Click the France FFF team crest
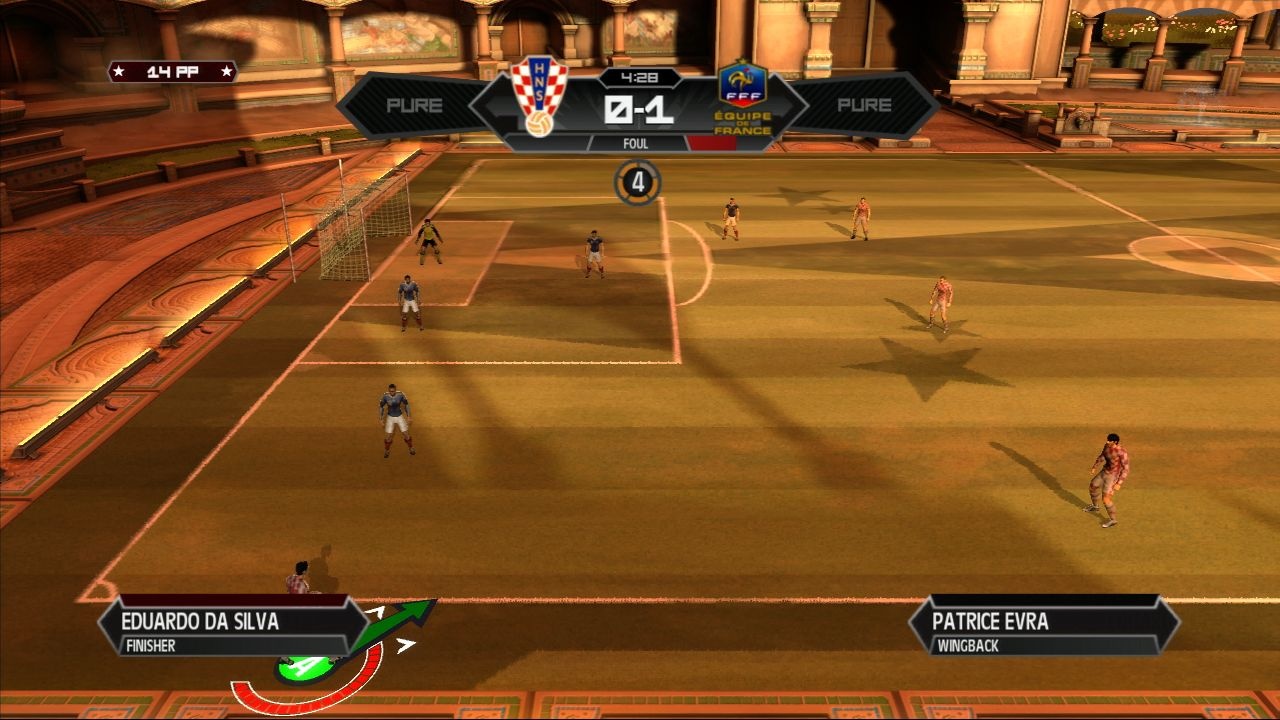1280x720 pixels. (x=743, y=97)
